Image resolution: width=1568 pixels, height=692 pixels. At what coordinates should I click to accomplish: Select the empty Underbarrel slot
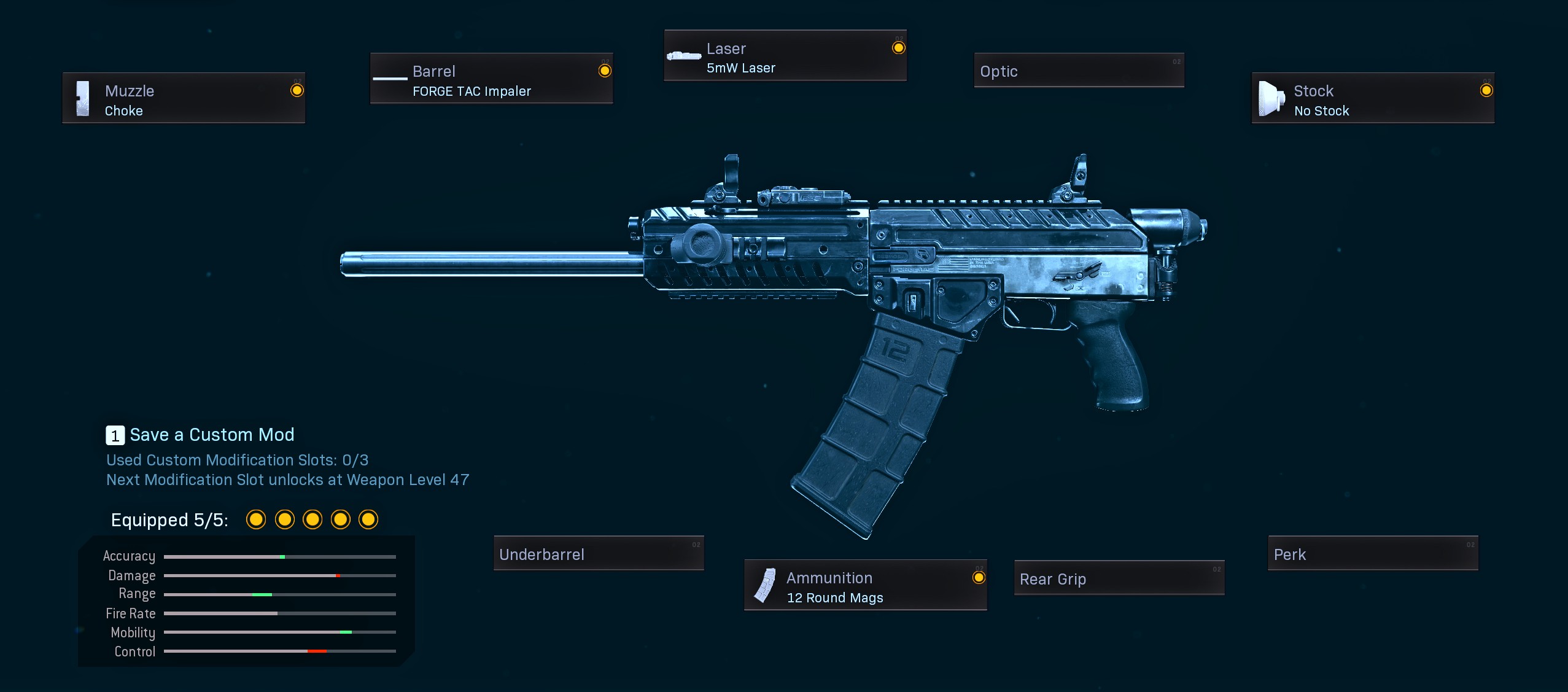(599, 553)
